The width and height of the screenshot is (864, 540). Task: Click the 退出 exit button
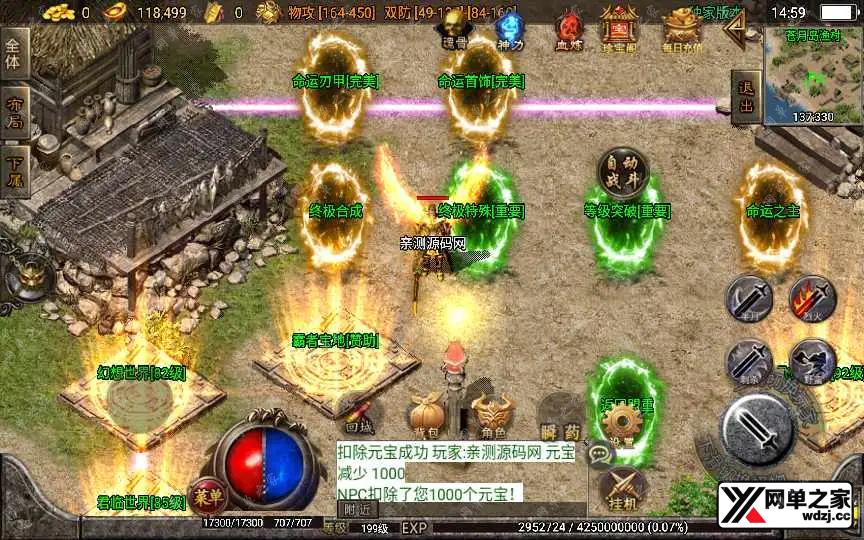click(x=745, y=97)
